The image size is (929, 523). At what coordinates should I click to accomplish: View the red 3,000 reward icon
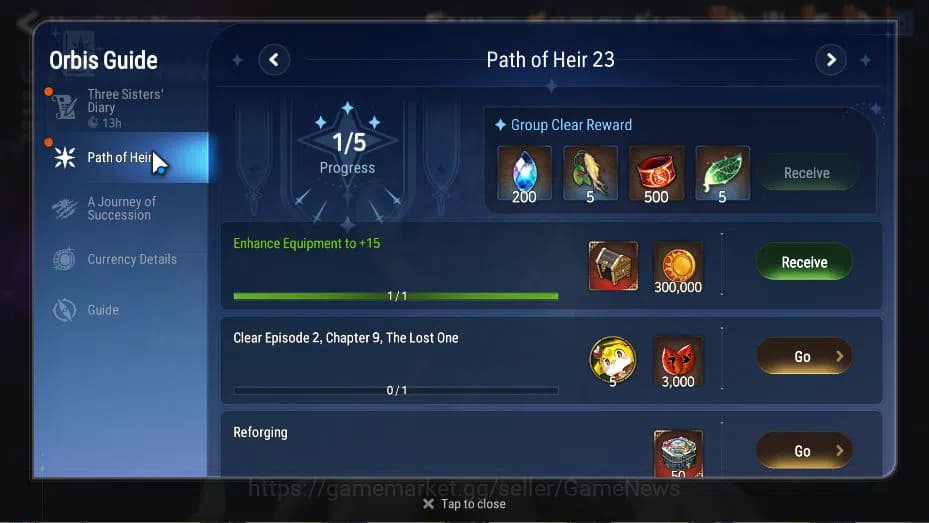click(678, 360)
